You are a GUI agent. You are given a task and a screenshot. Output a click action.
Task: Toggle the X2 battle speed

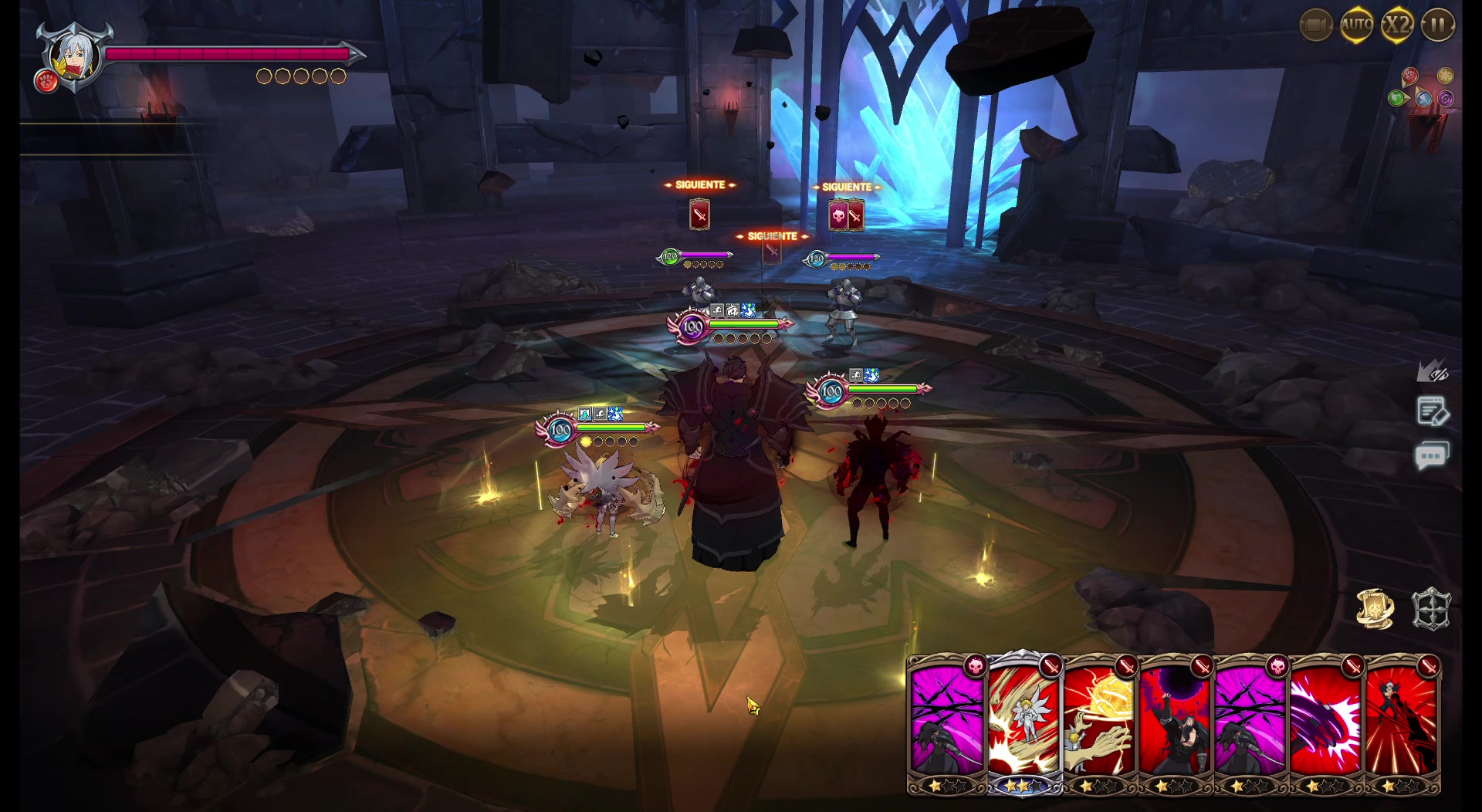pos(1397,25)
